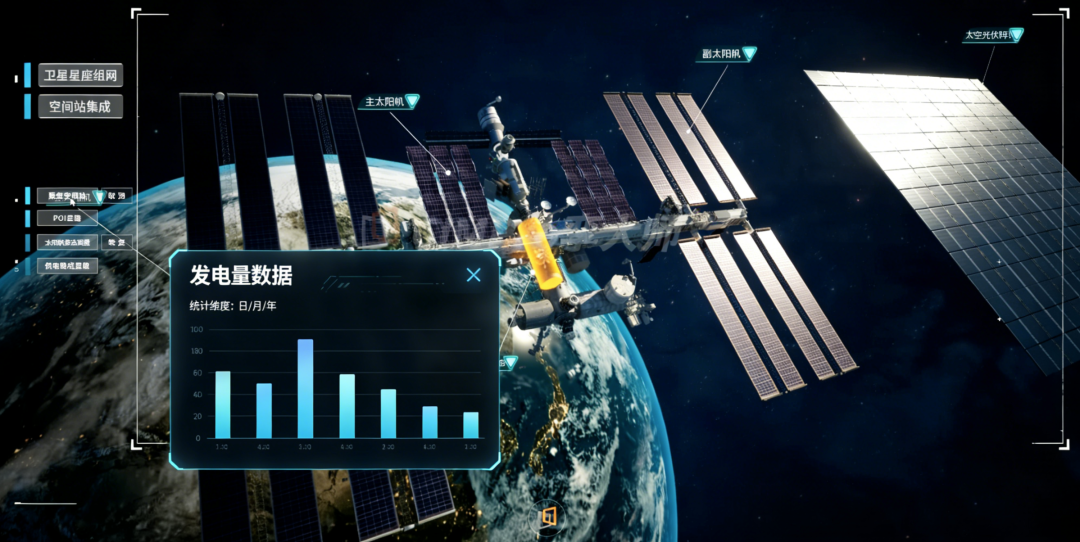Select the 空间站集成 menu entry
Image resolution: width=1080 pixels, height=542 pixels.
point(81,106)
